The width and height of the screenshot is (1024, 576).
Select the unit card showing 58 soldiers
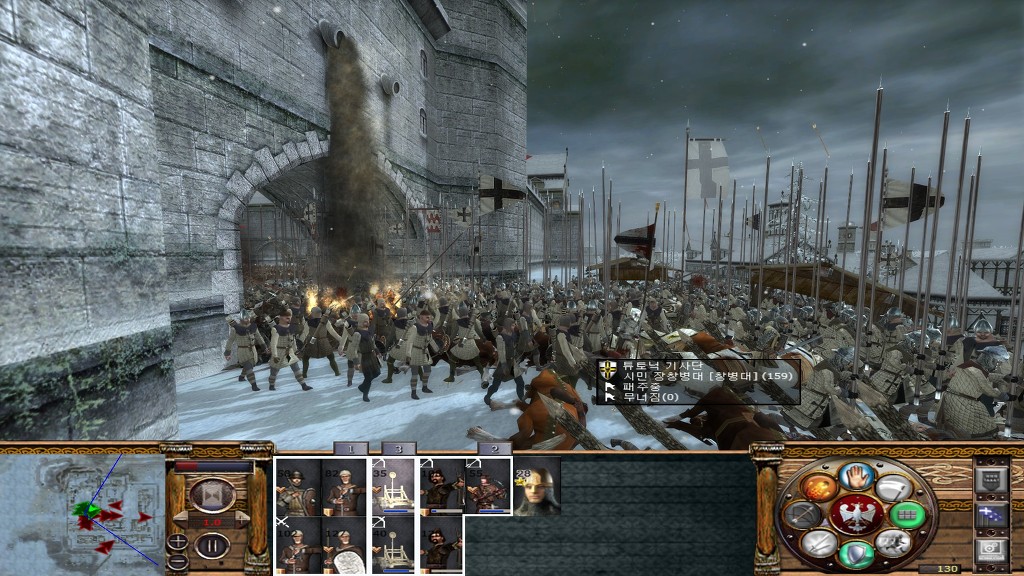point(297,487)
